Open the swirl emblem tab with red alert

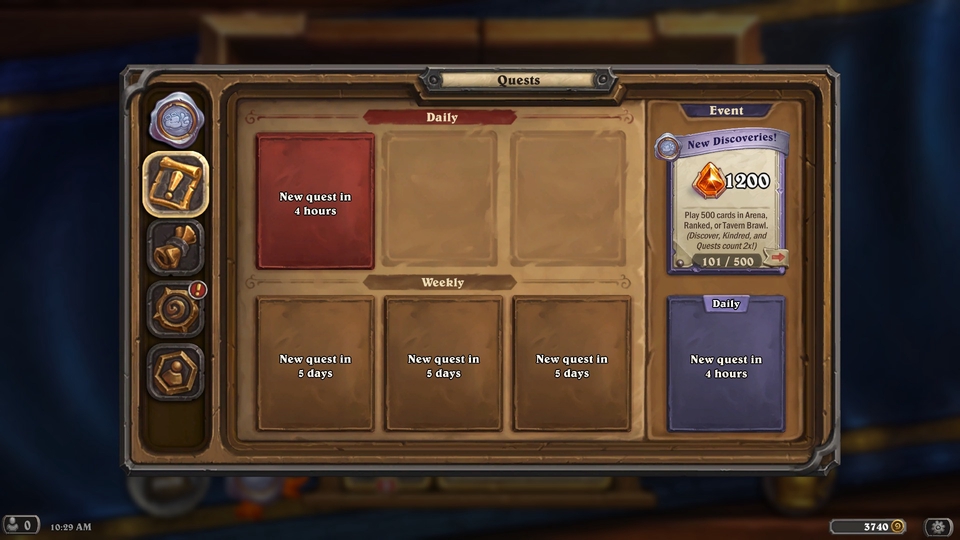(176, 309)
